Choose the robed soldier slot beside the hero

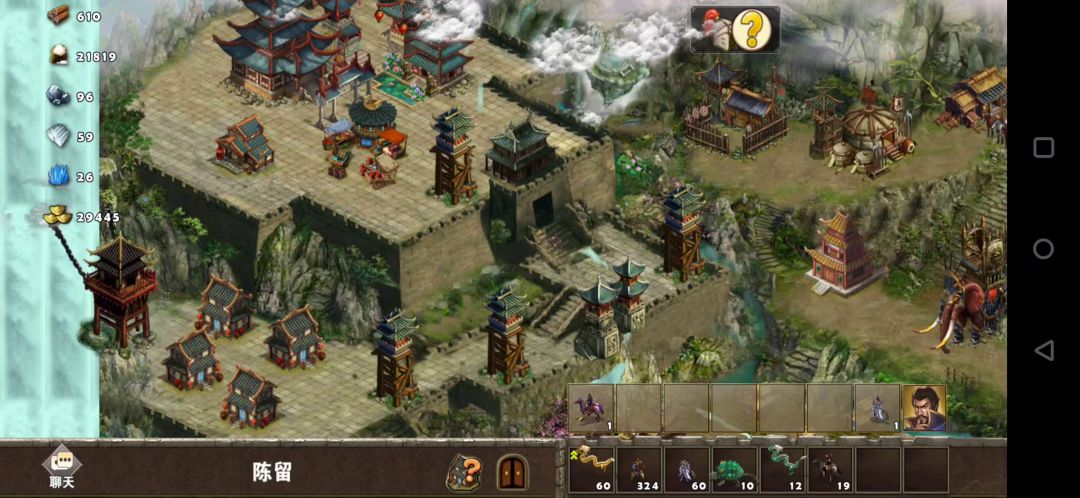pyautogui.click(x=878, y=408)
